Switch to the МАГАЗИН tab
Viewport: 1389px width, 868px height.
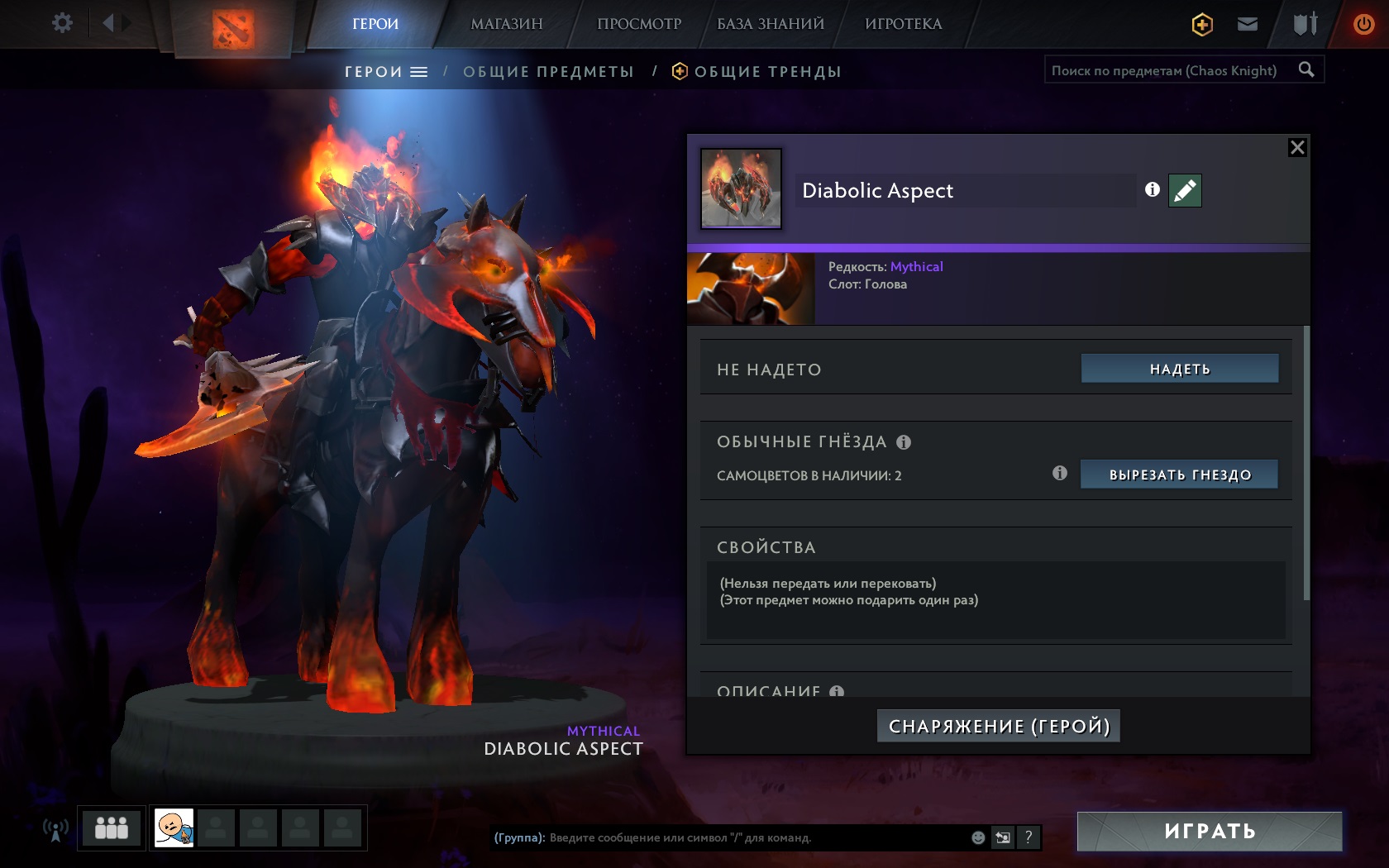point(506,24)
